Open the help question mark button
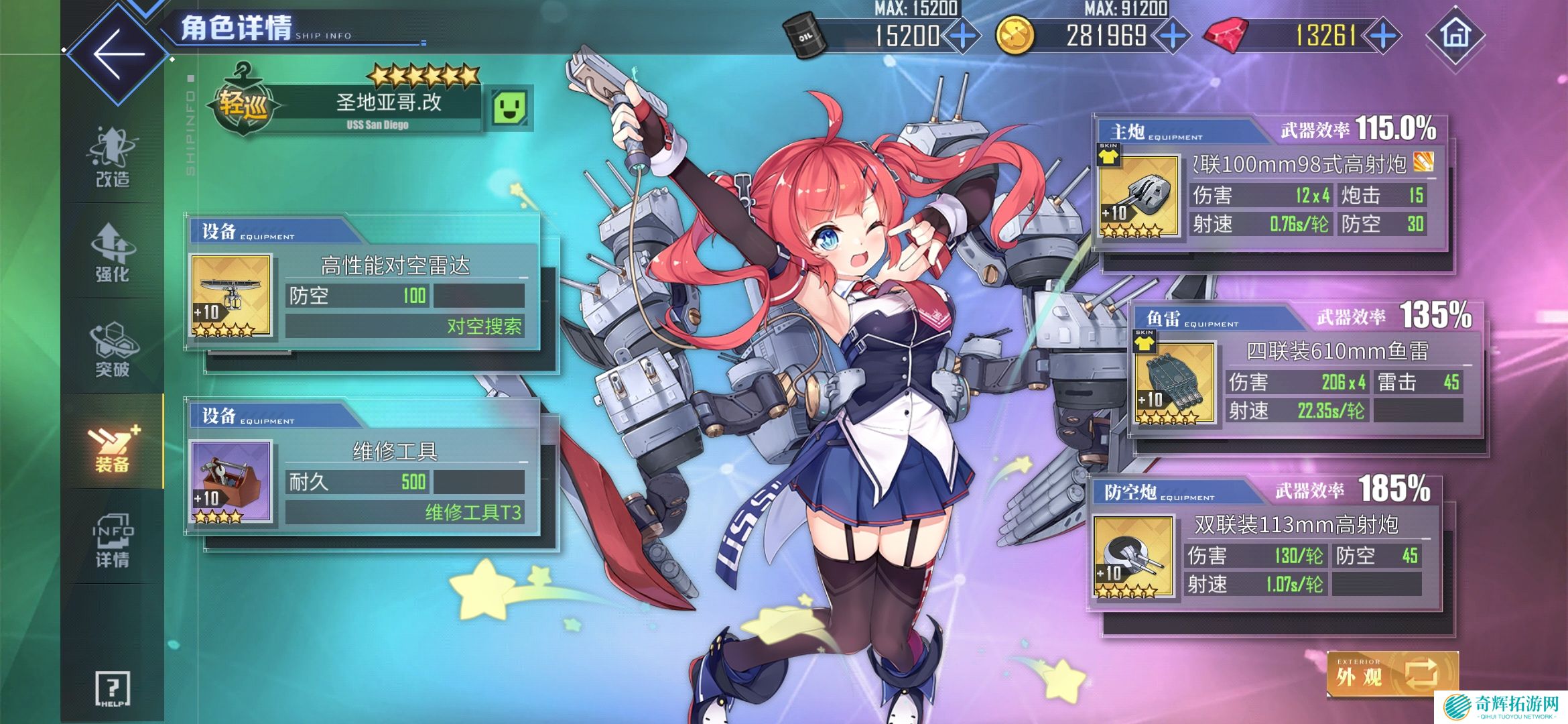Screen dimensions: 1568x724 (113, 688)
